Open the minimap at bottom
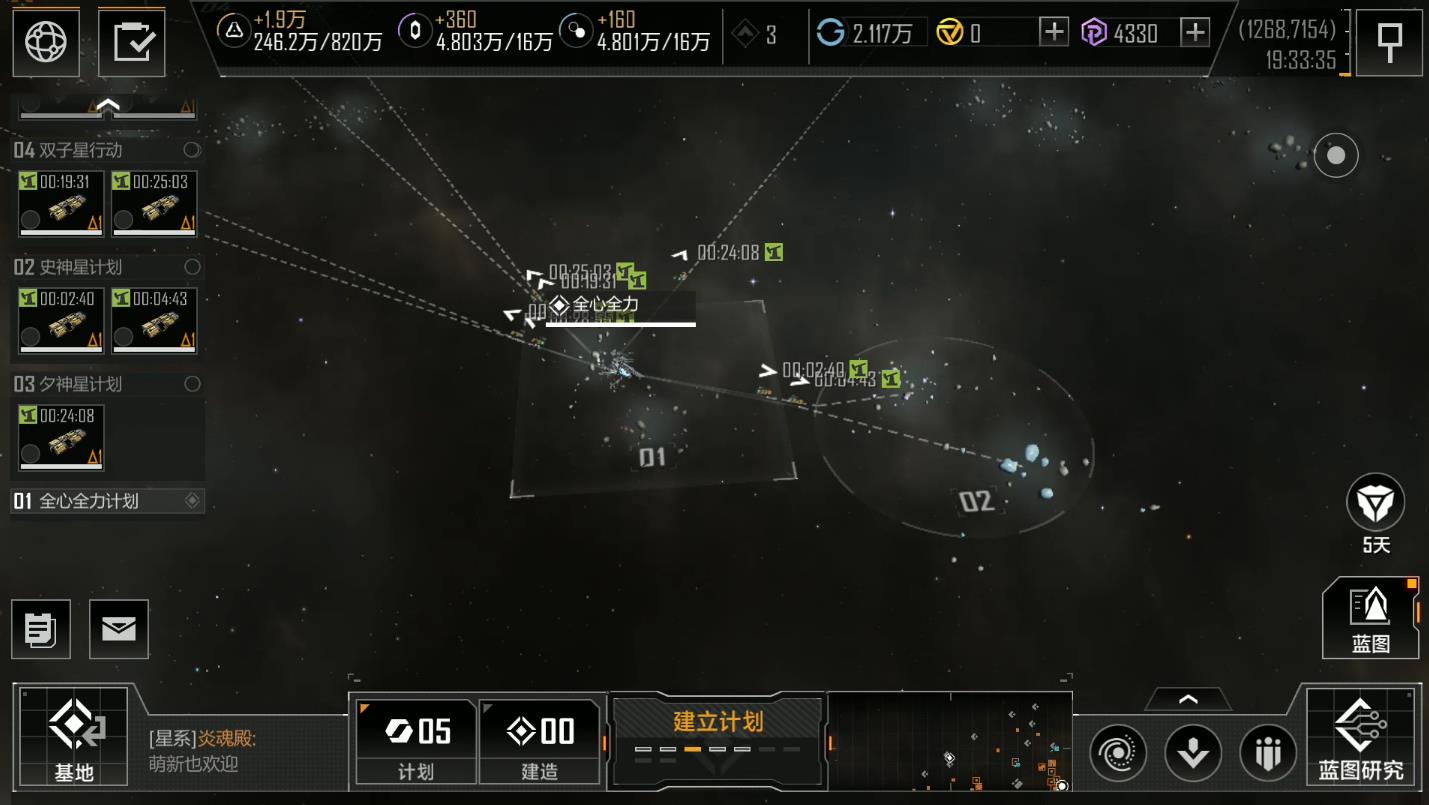This screenshot has height=805, width=1429. (x=950, y=742)
